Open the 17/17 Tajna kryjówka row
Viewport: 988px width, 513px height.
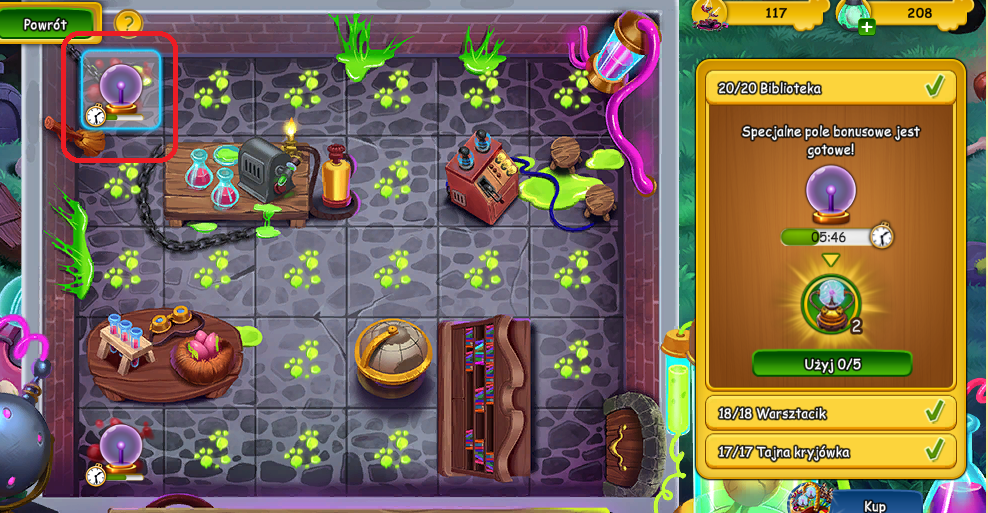pos(831,452)
